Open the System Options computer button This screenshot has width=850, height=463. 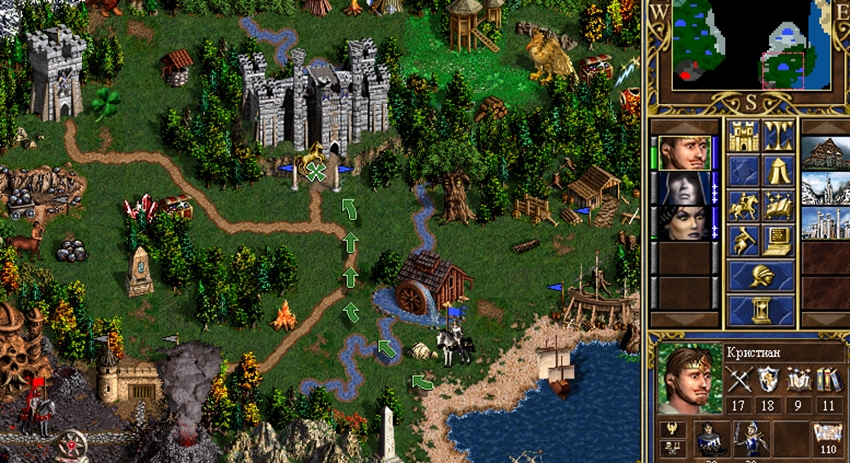click(779, 240)
